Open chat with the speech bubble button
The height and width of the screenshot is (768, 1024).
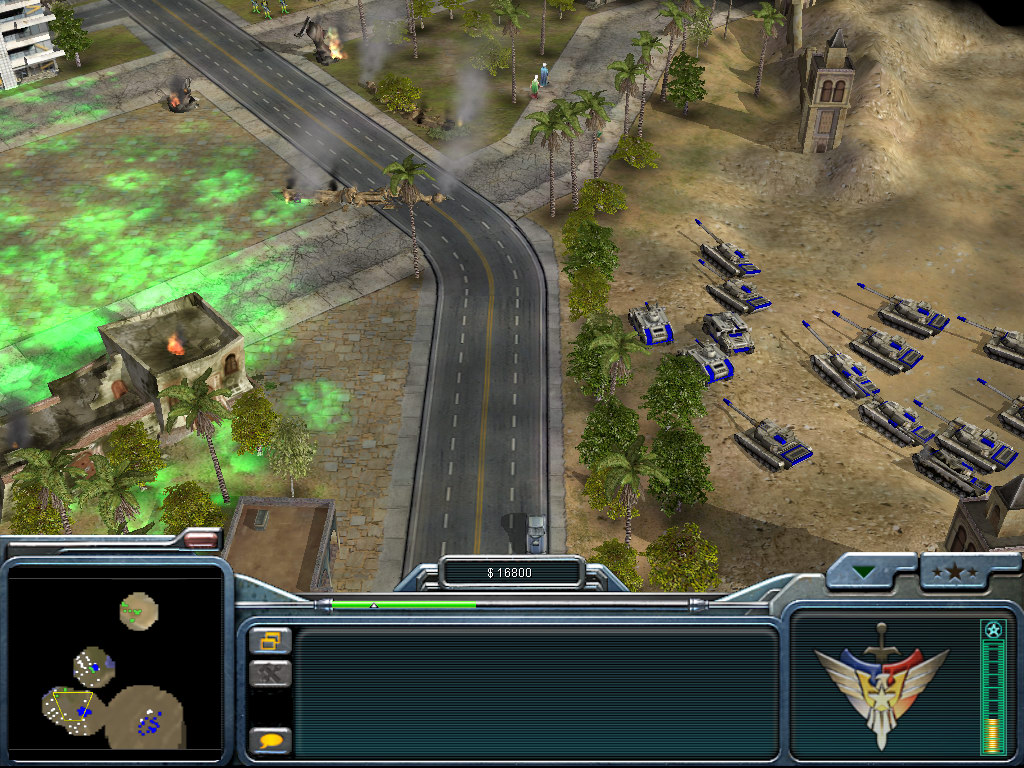[270, 741]
